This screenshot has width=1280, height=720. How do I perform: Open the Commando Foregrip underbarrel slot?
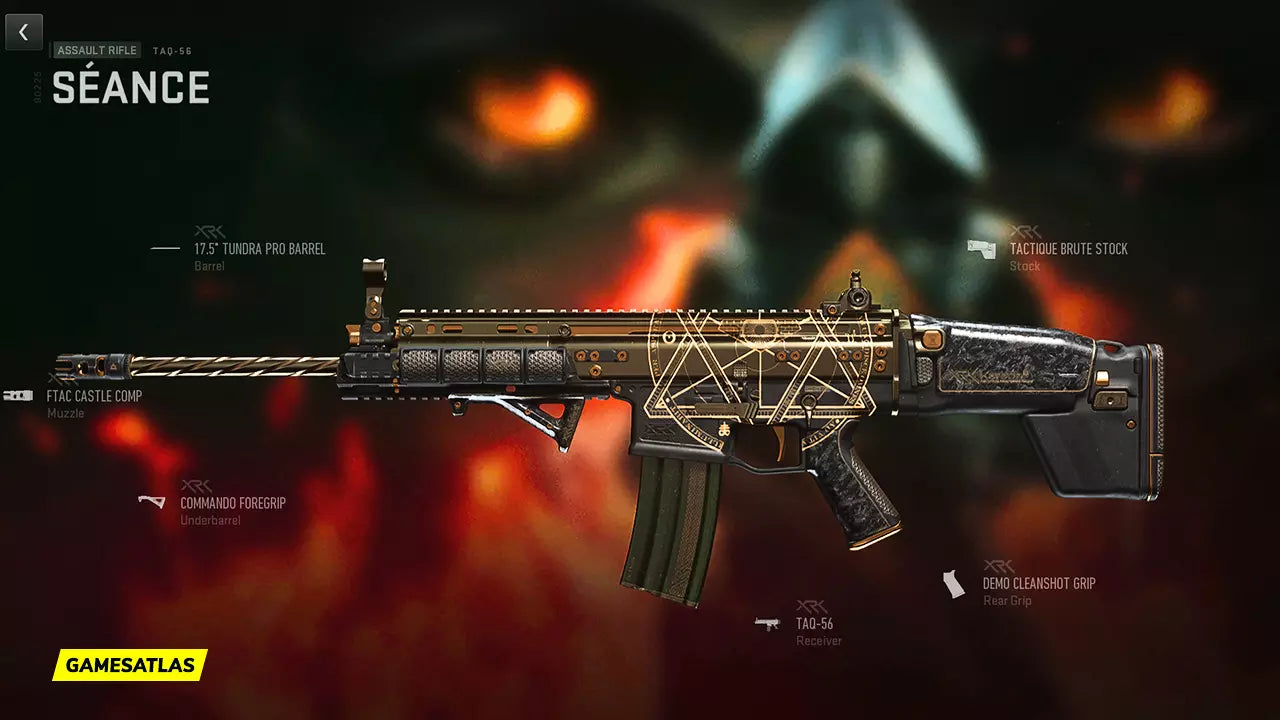click(232, 503)
